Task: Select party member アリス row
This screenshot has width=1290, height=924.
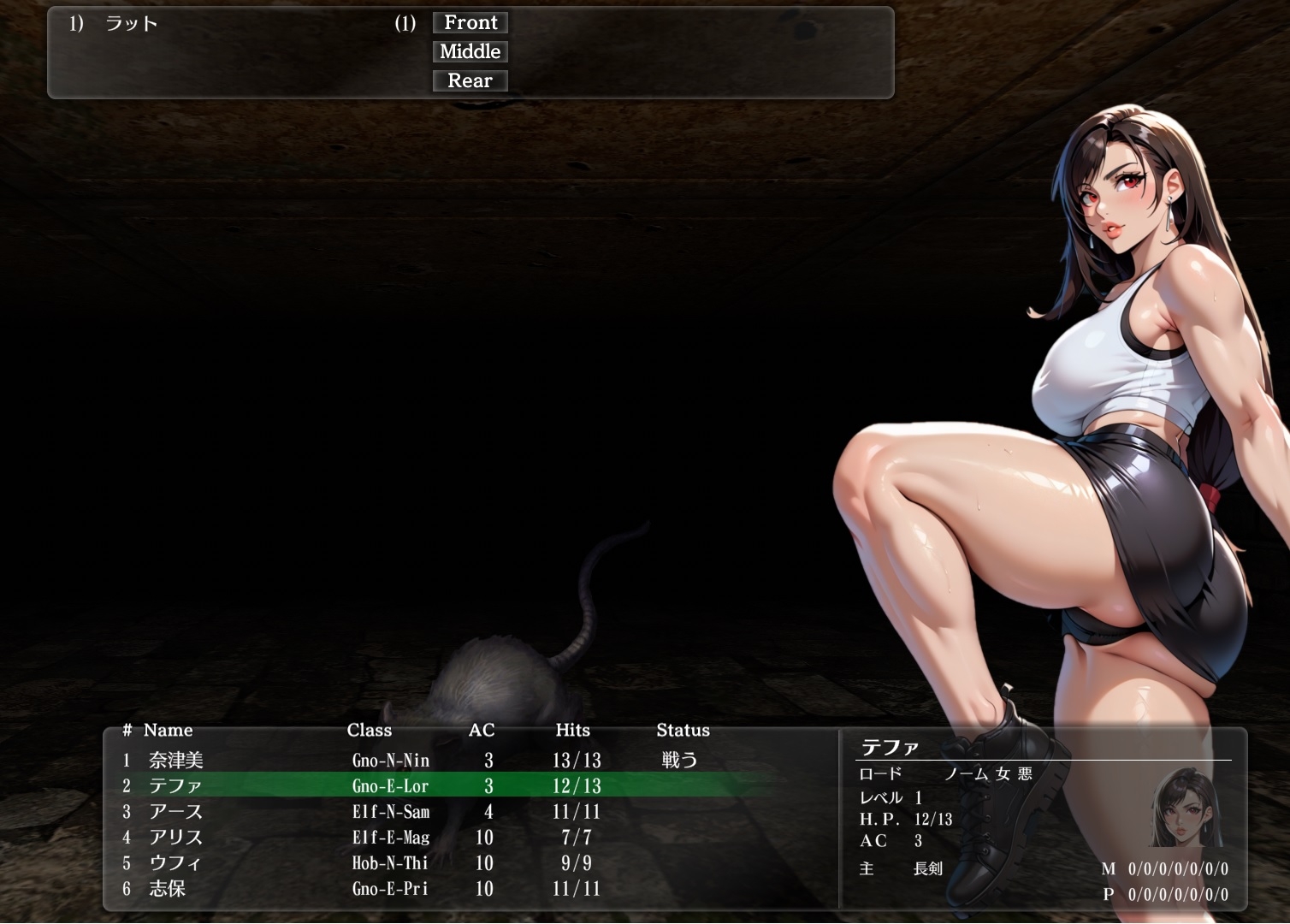Action: tap(176, 837)
